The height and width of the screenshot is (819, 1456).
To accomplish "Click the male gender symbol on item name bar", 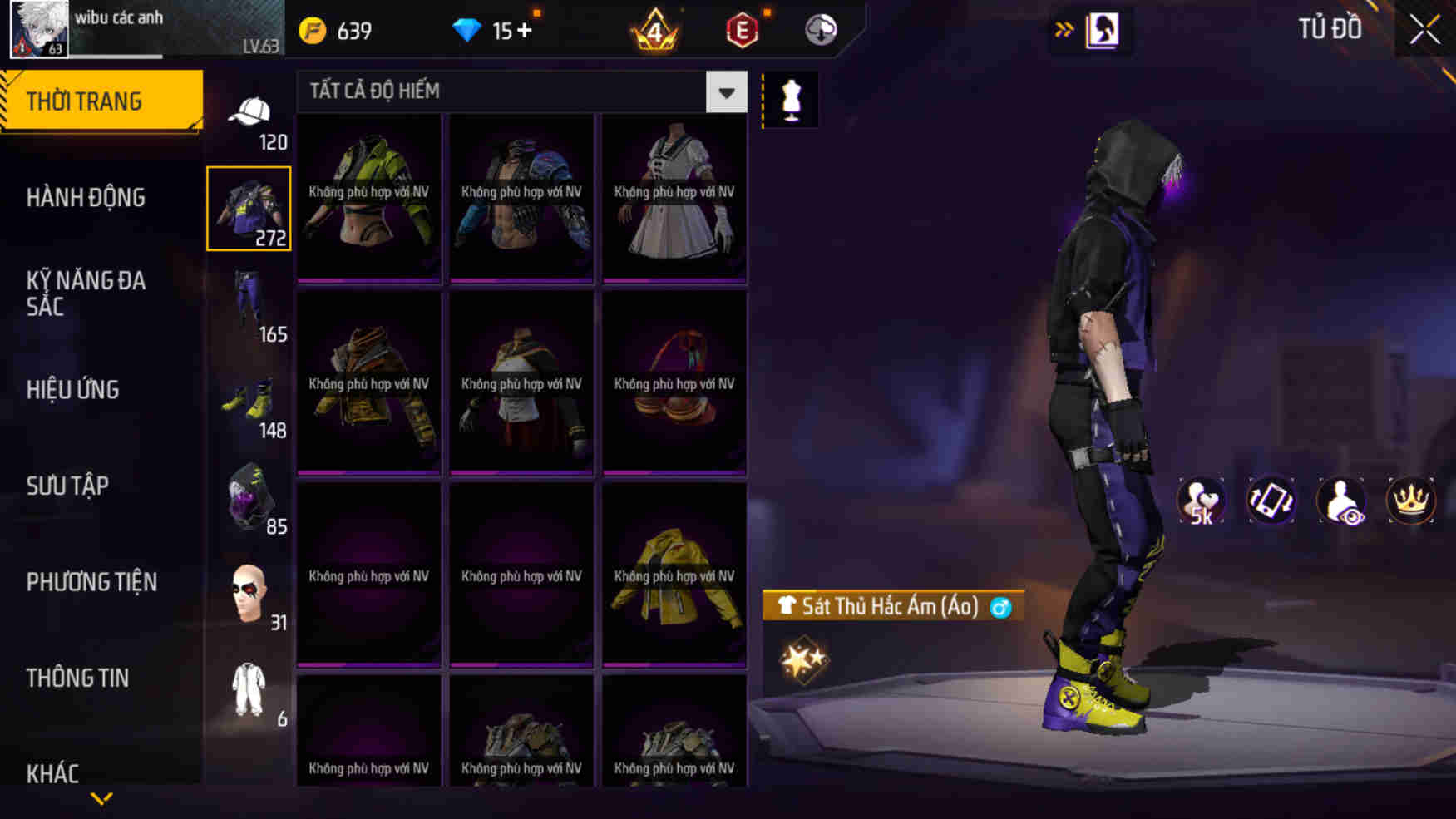I will (1002, 608).
